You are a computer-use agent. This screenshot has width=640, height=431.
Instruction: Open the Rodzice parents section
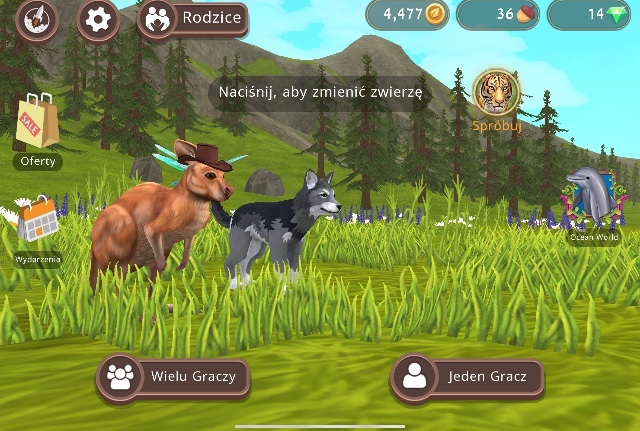click(192, 19)
